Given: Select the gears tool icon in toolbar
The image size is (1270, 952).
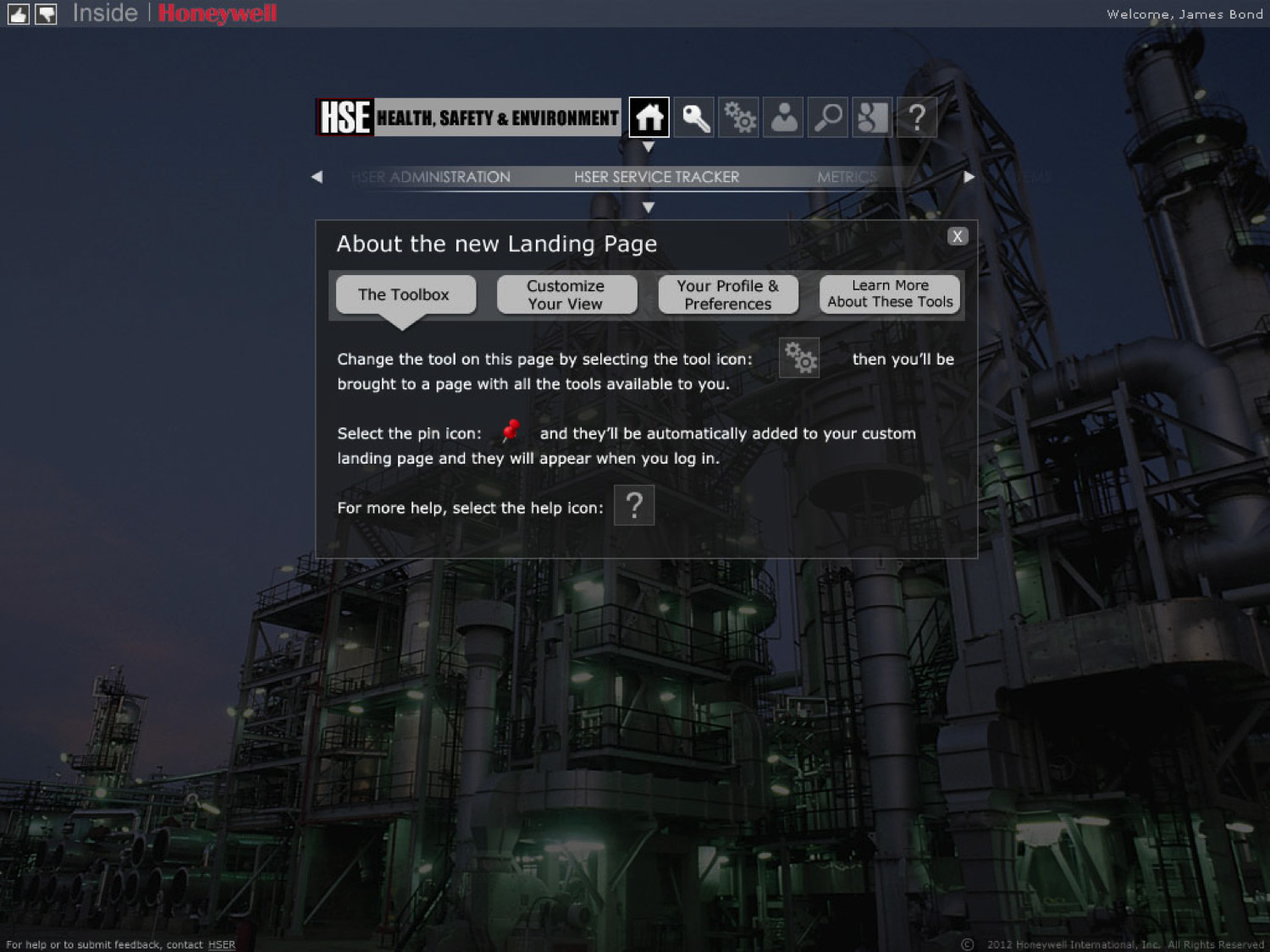Looking at the screenshot, I should click(739, 118).
